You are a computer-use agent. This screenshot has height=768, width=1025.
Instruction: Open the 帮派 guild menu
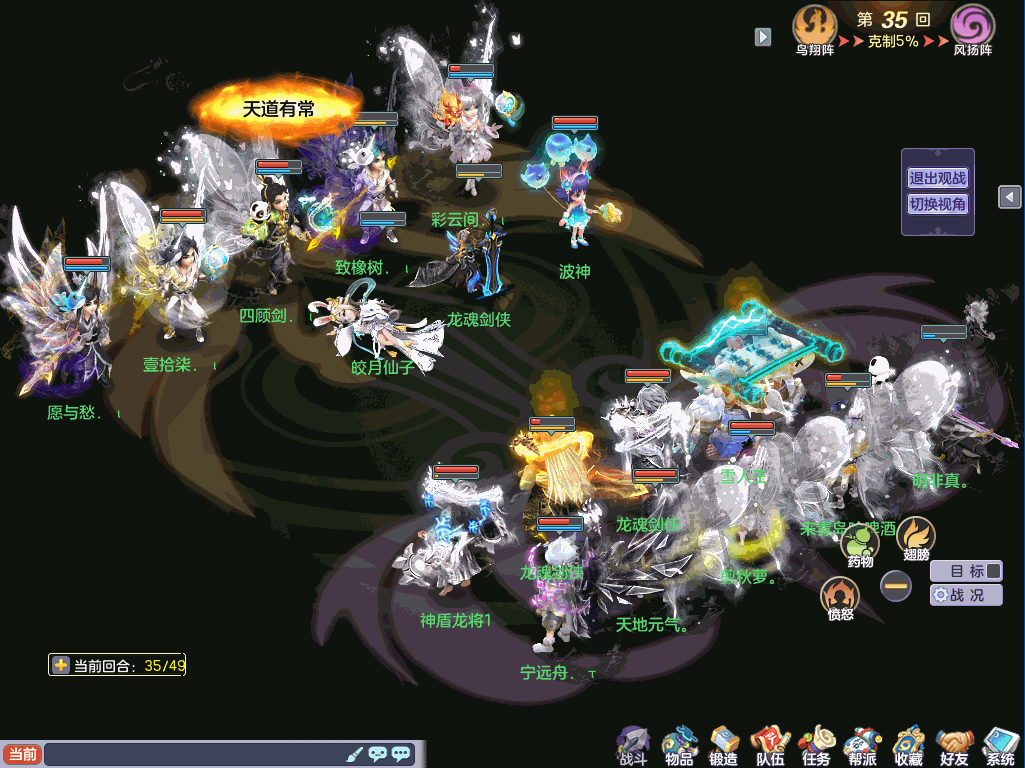tap(861, 745)
